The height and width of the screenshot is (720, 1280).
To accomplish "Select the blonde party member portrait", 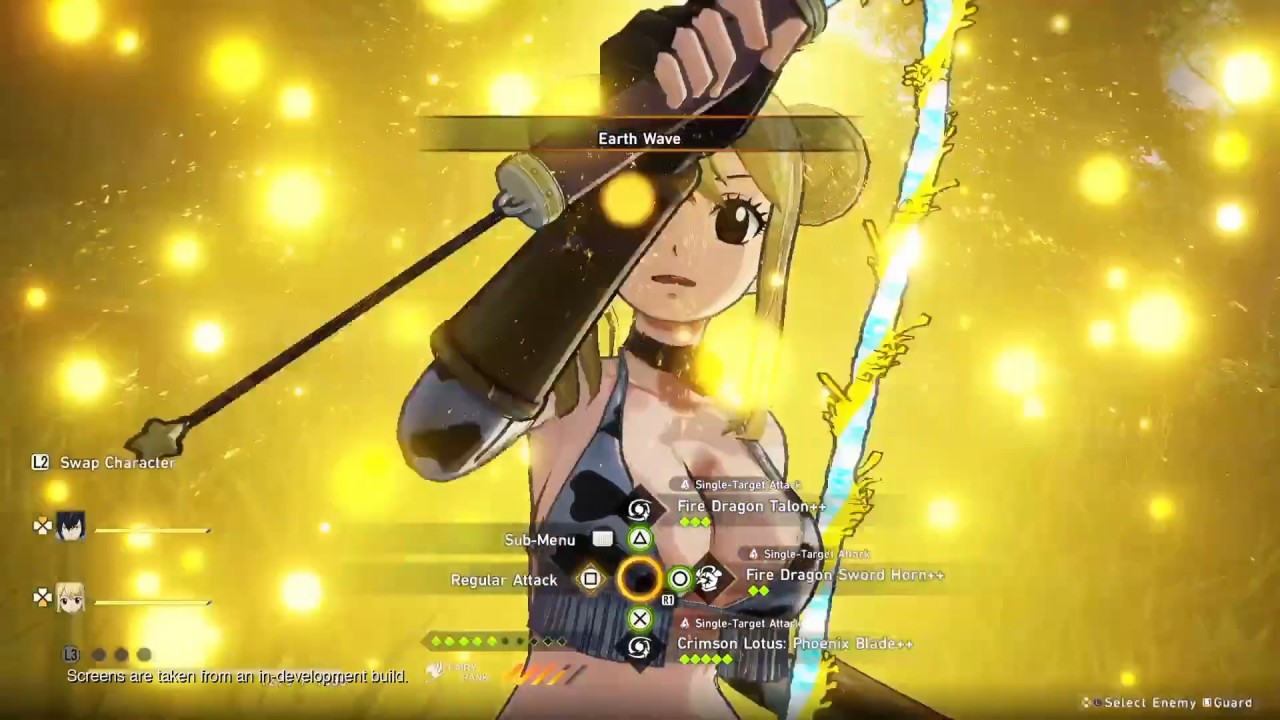I will 70,597.
